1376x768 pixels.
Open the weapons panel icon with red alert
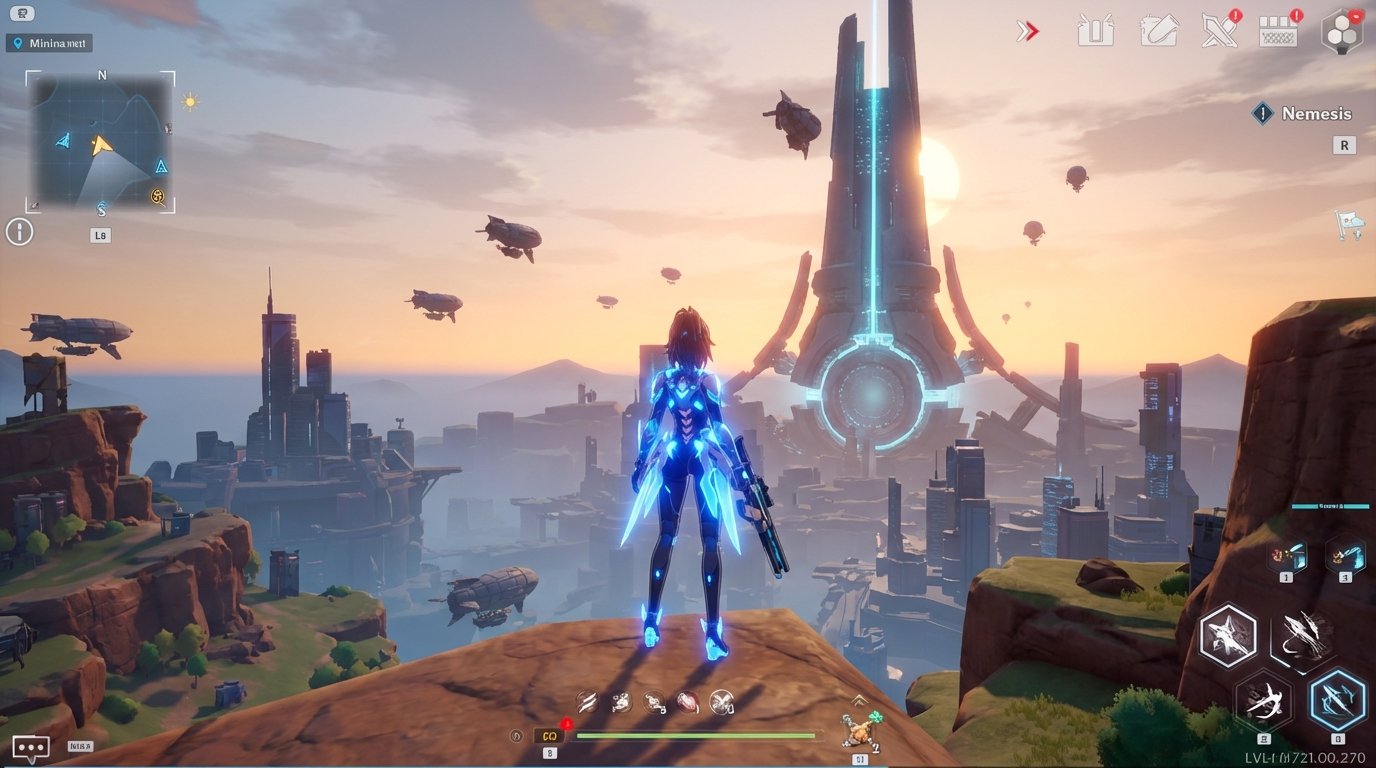point(1218,31)
